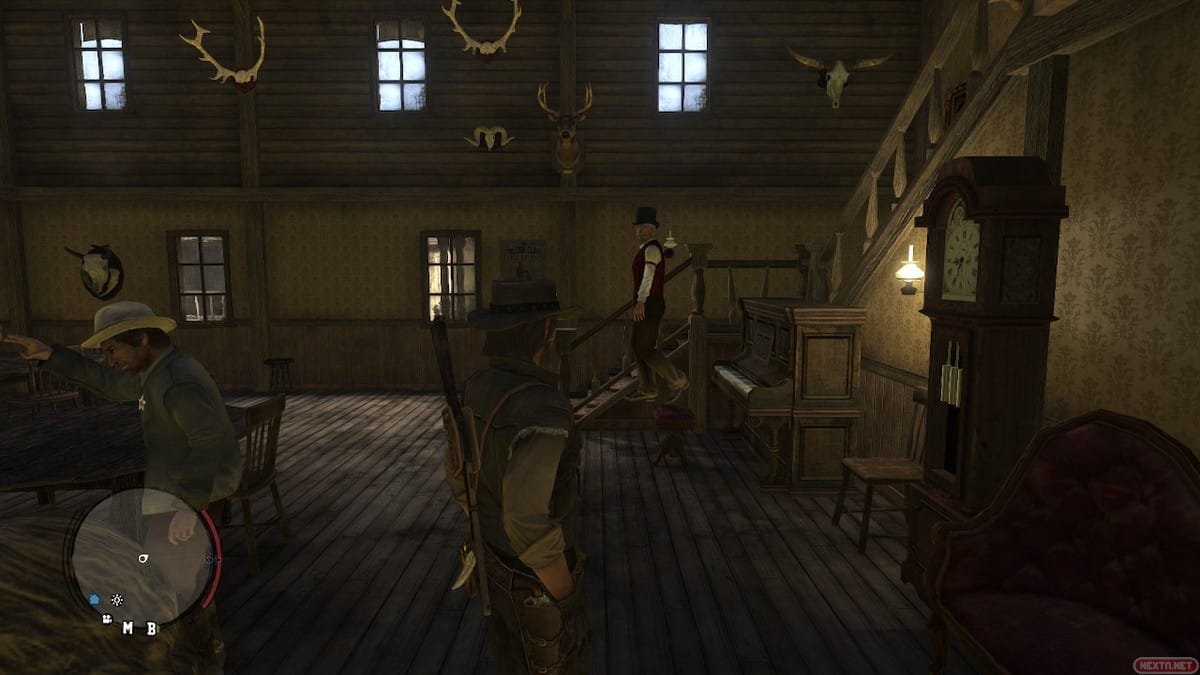Click the white sun-shaped marker on minimap
Viewport: 1200px width, 675px height.
pos(117,600)
